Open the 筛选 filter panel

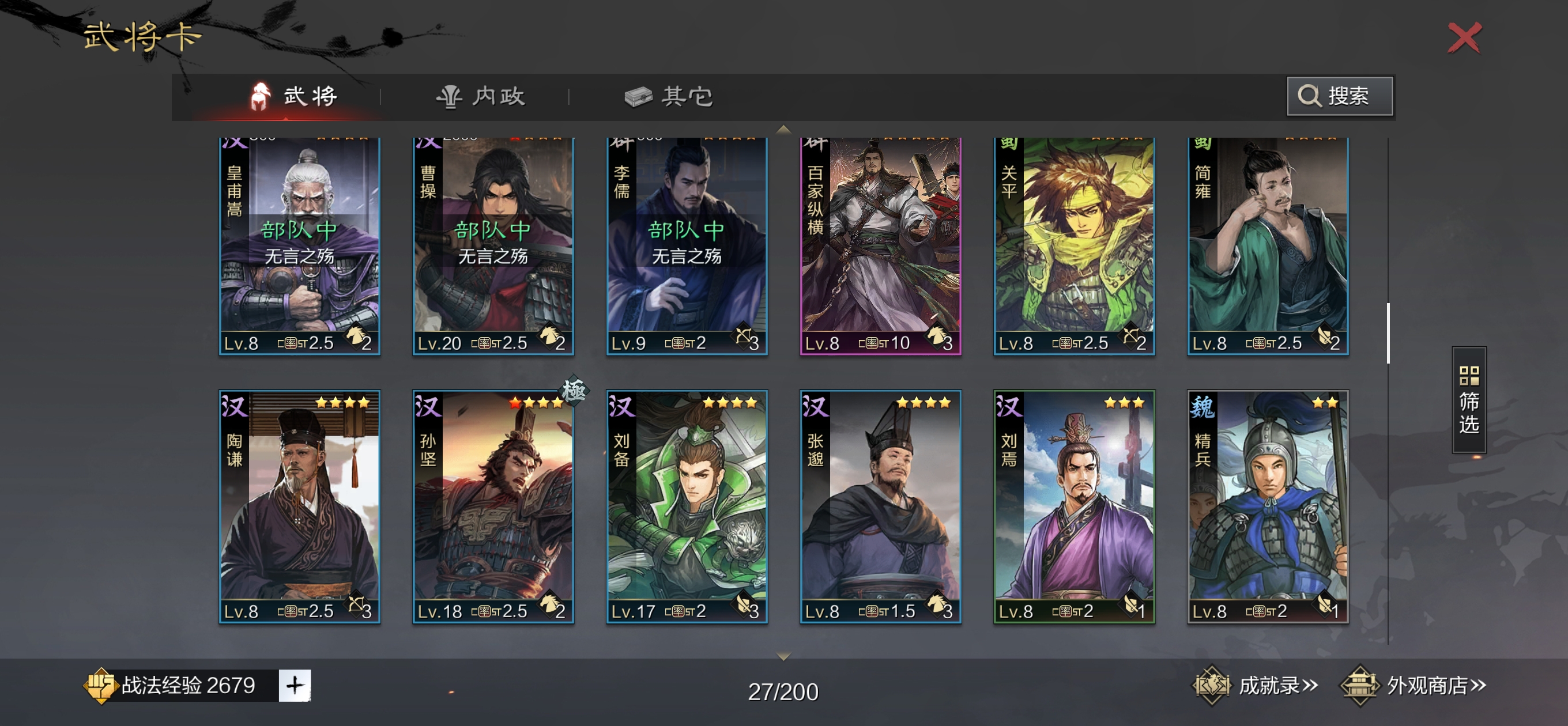[x=1468, y=400]
